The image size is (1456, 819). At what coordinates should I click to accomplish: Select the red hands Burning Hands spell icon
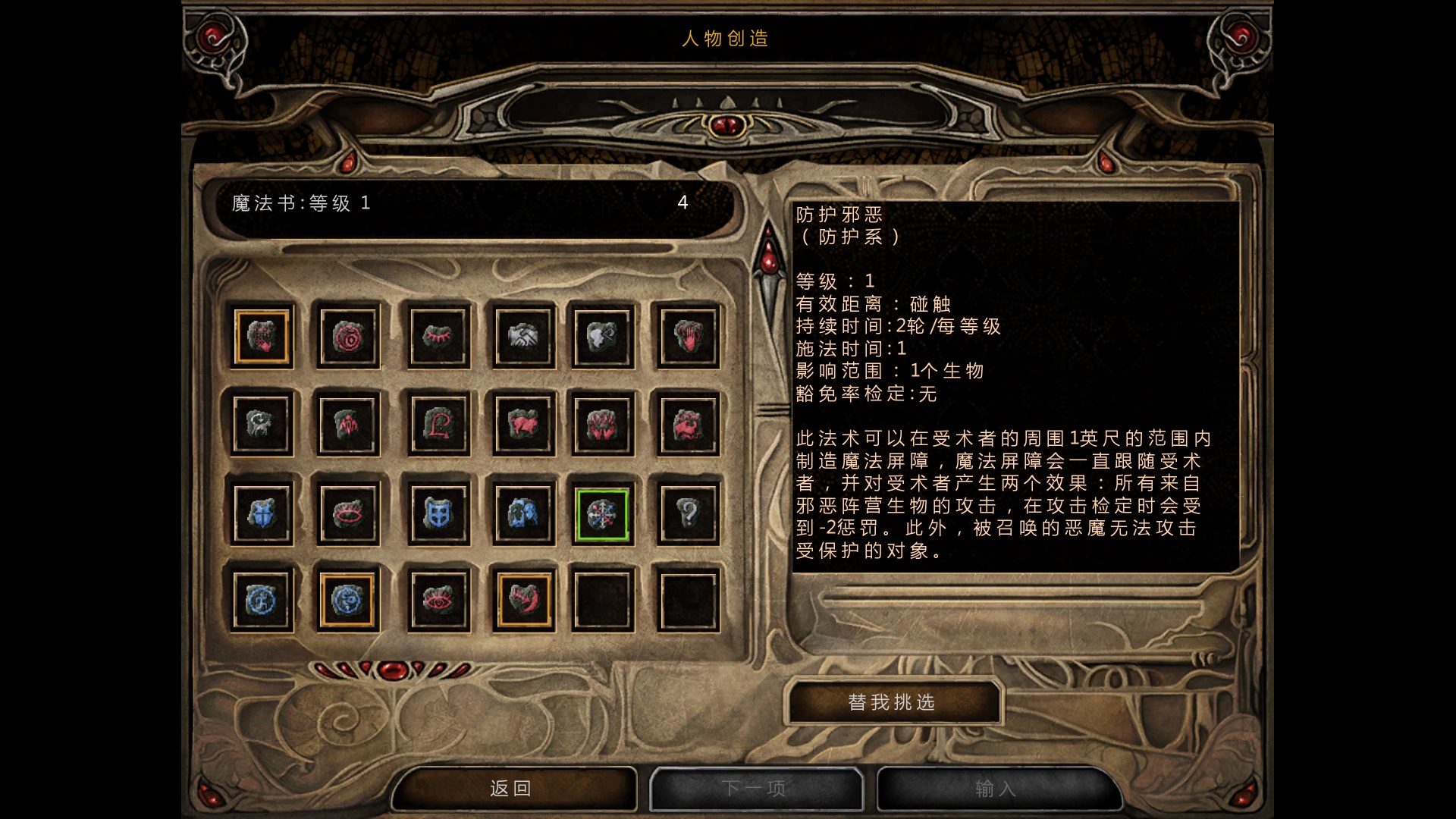click(602, 425)
